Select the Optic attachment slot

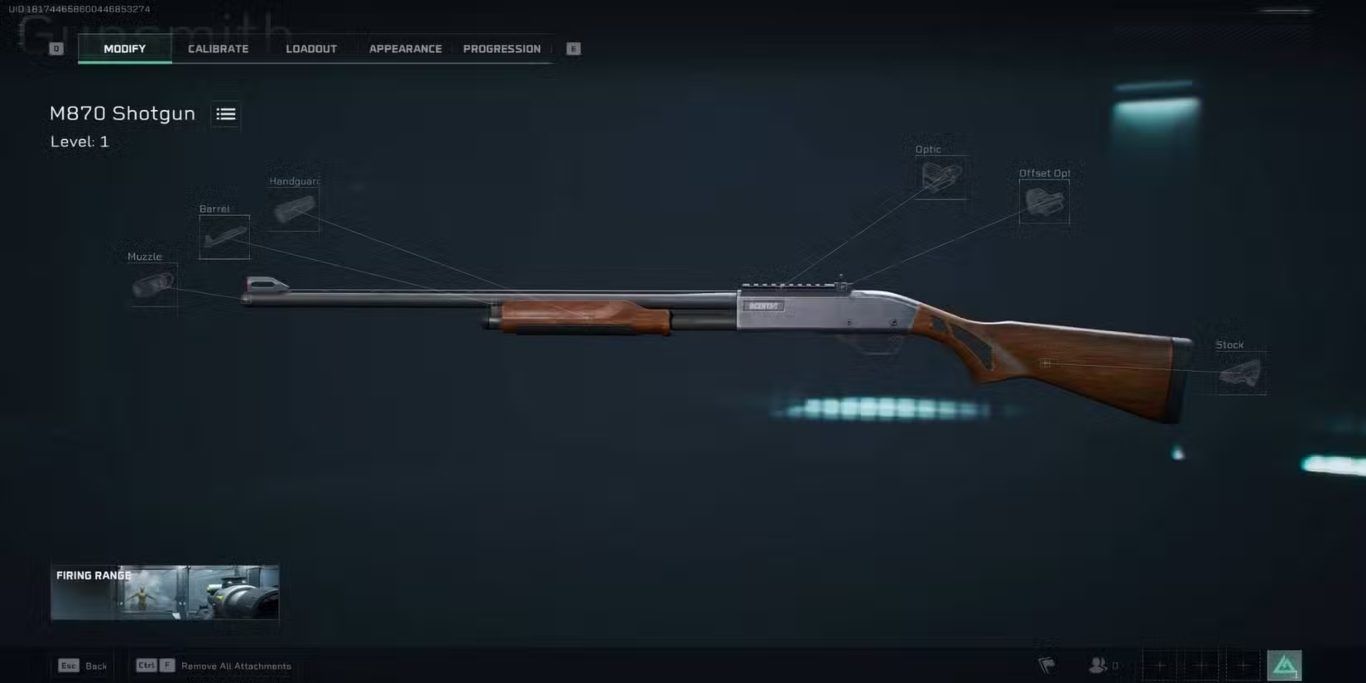pos(942,178)
